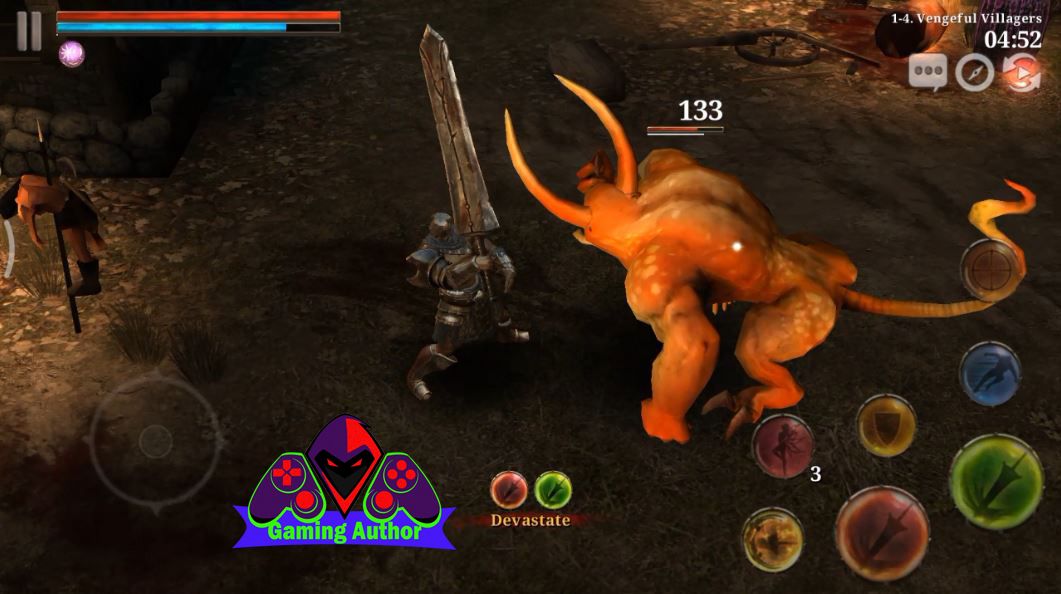1061x594 pixels.
Task: Trigger the small orange burst skill button
Action: tap(773, 539)
